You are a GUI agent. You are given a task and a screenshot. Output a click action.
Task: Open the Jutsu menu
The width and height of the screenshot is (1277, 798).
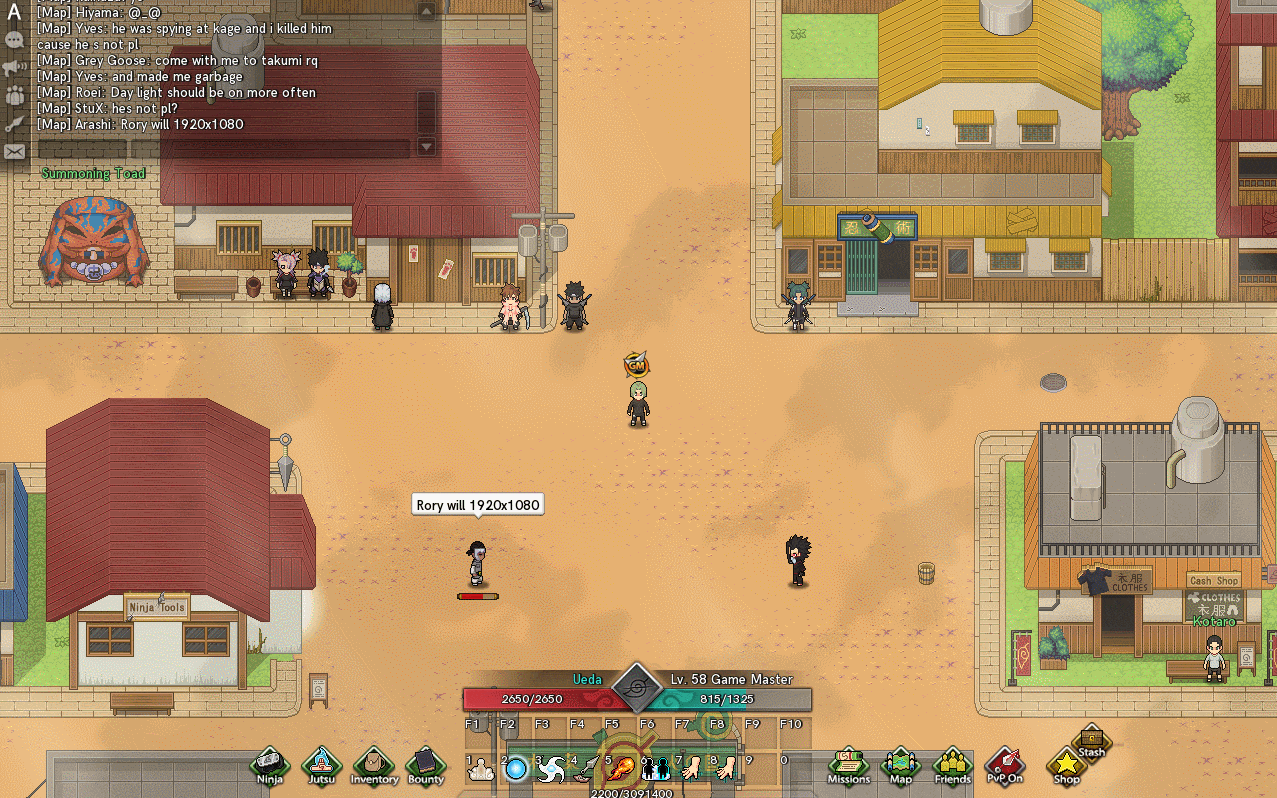(x=322, y=765)
